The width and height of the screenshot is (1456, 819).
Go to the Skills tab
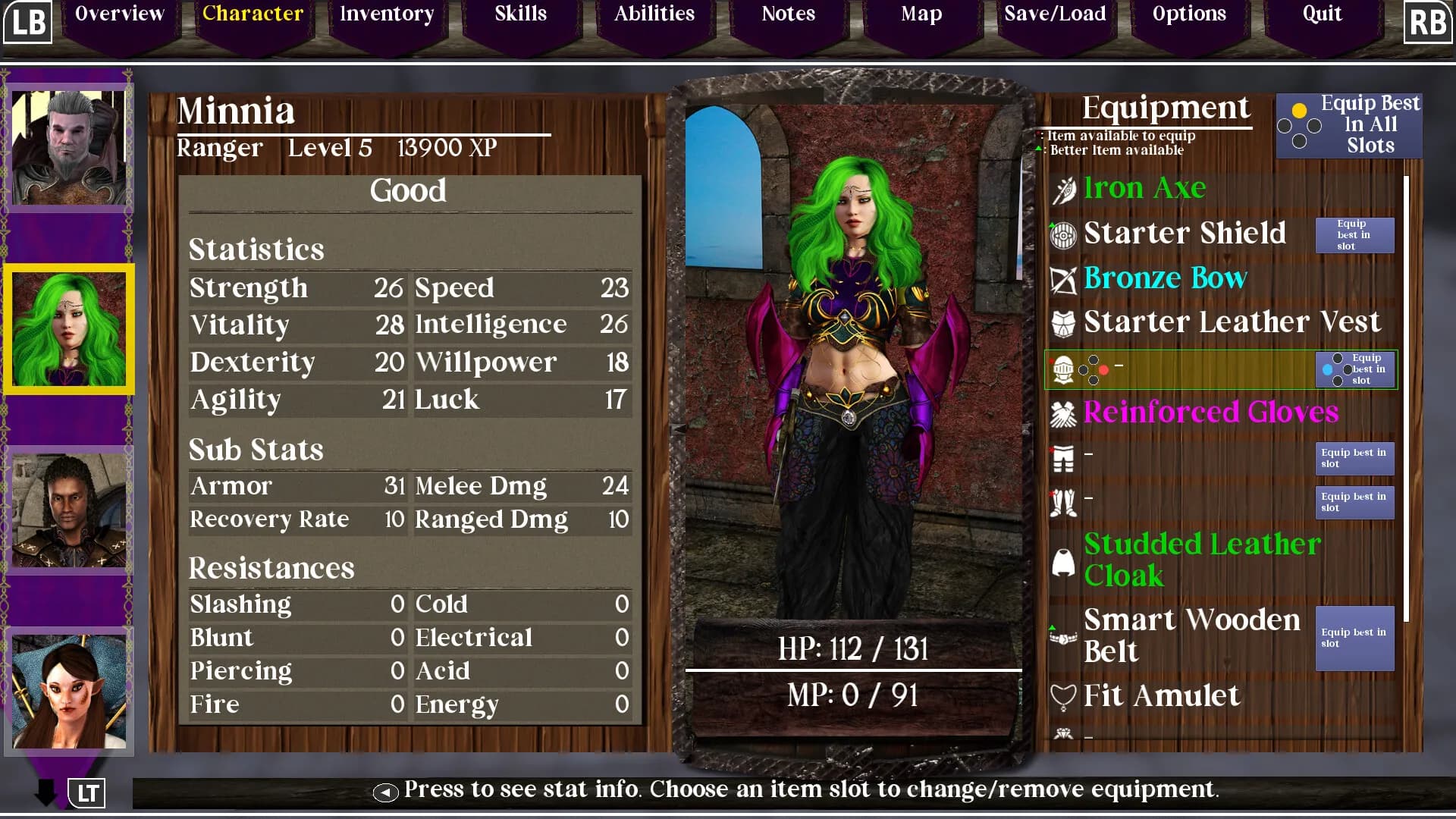tap(520, 14)
